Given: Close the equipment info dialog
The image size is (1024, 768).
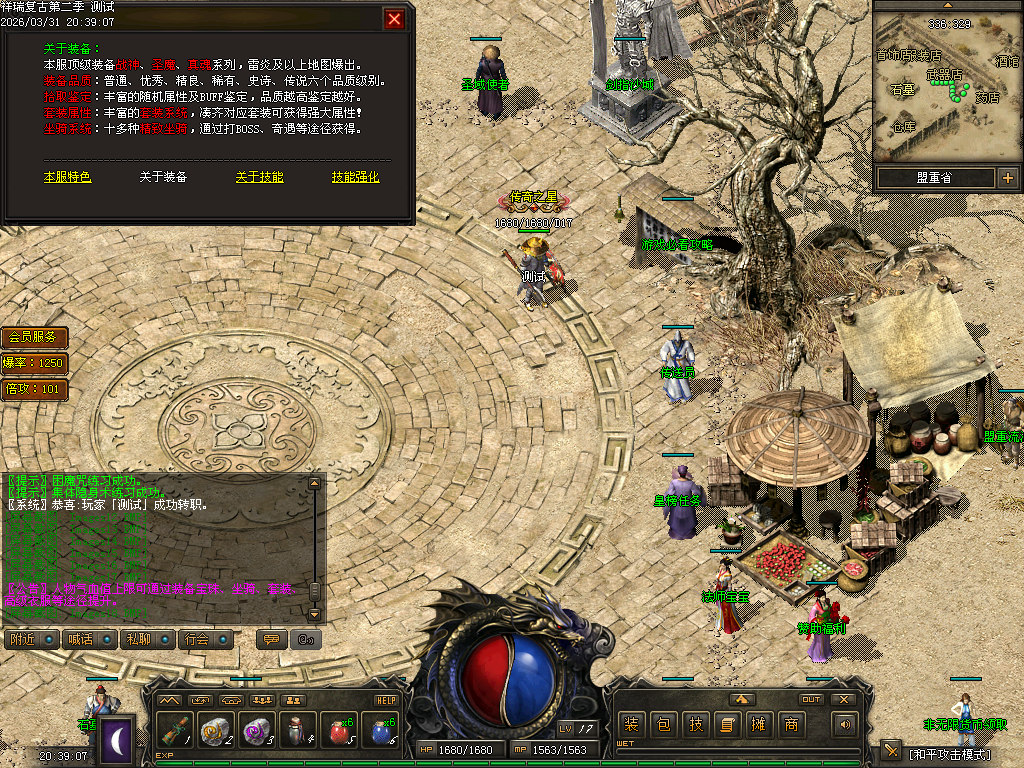Looking at the screenshot, I should click(x=395, y=19).
